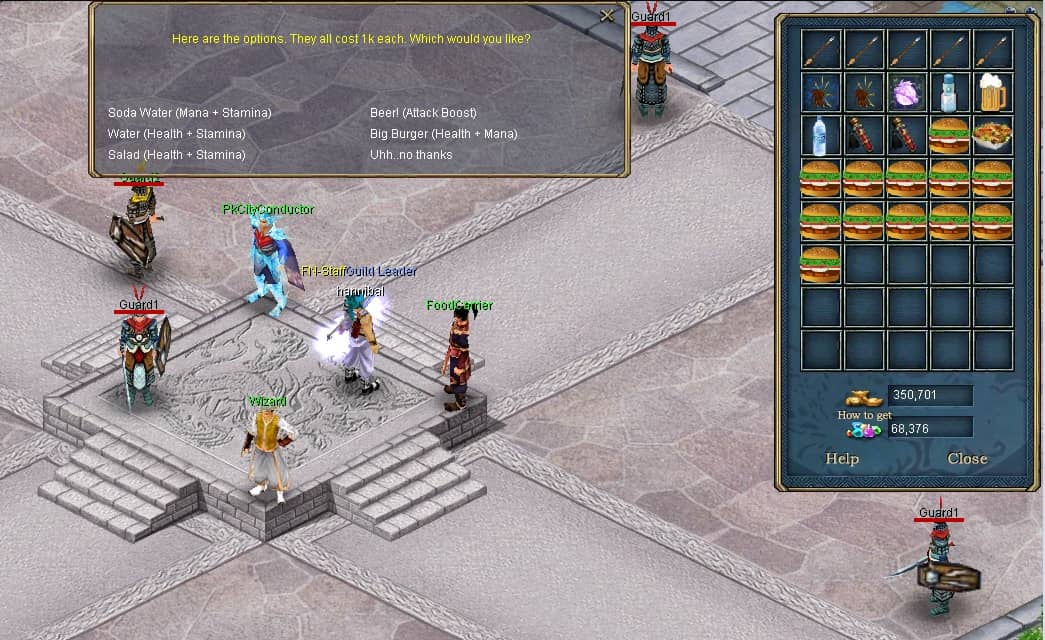Click the purple orb inventory item
This screenshot has height=640, width=1045.
click(907, 92)
